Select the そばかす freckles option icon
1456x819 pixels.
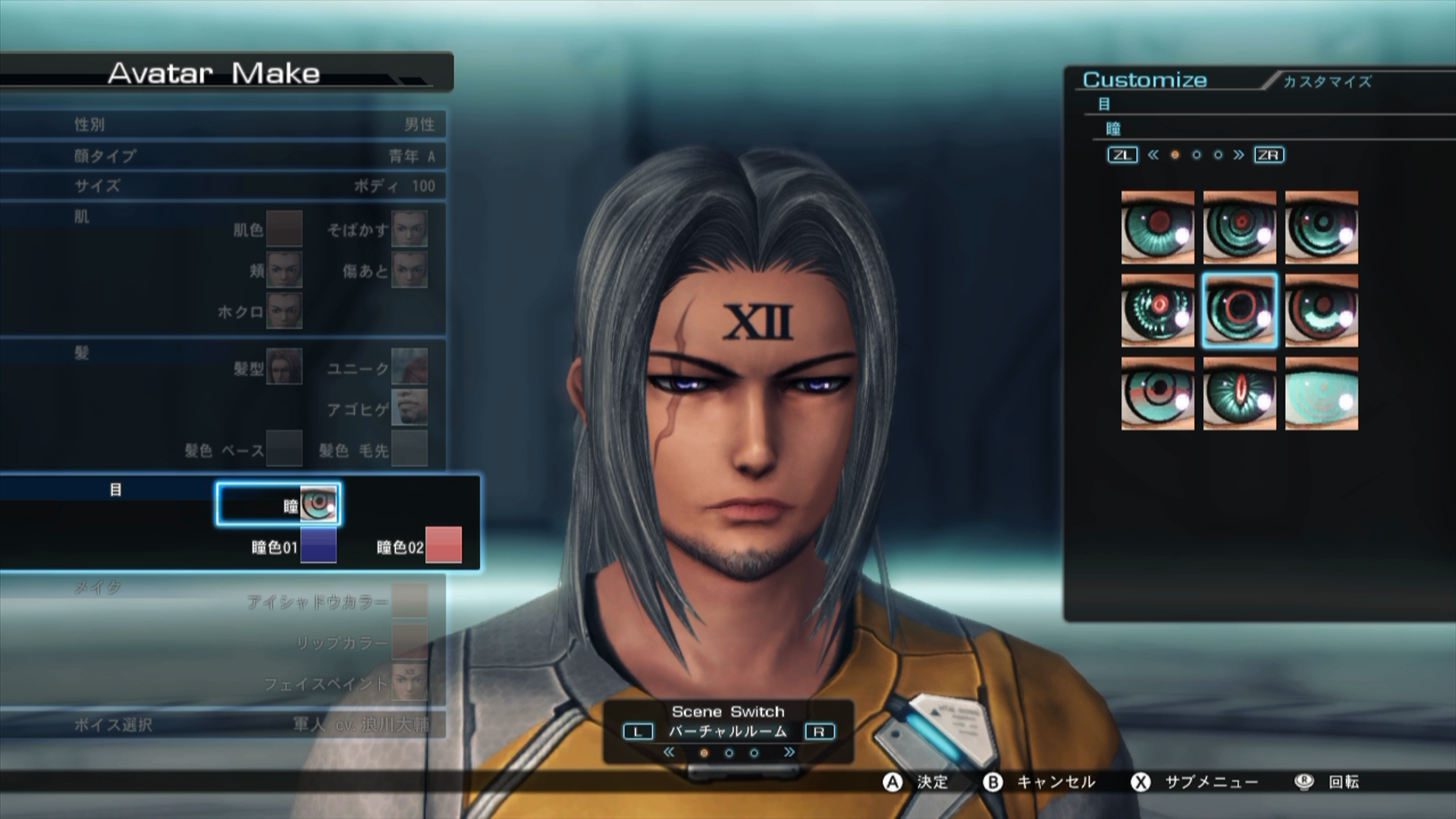[409, 230]
